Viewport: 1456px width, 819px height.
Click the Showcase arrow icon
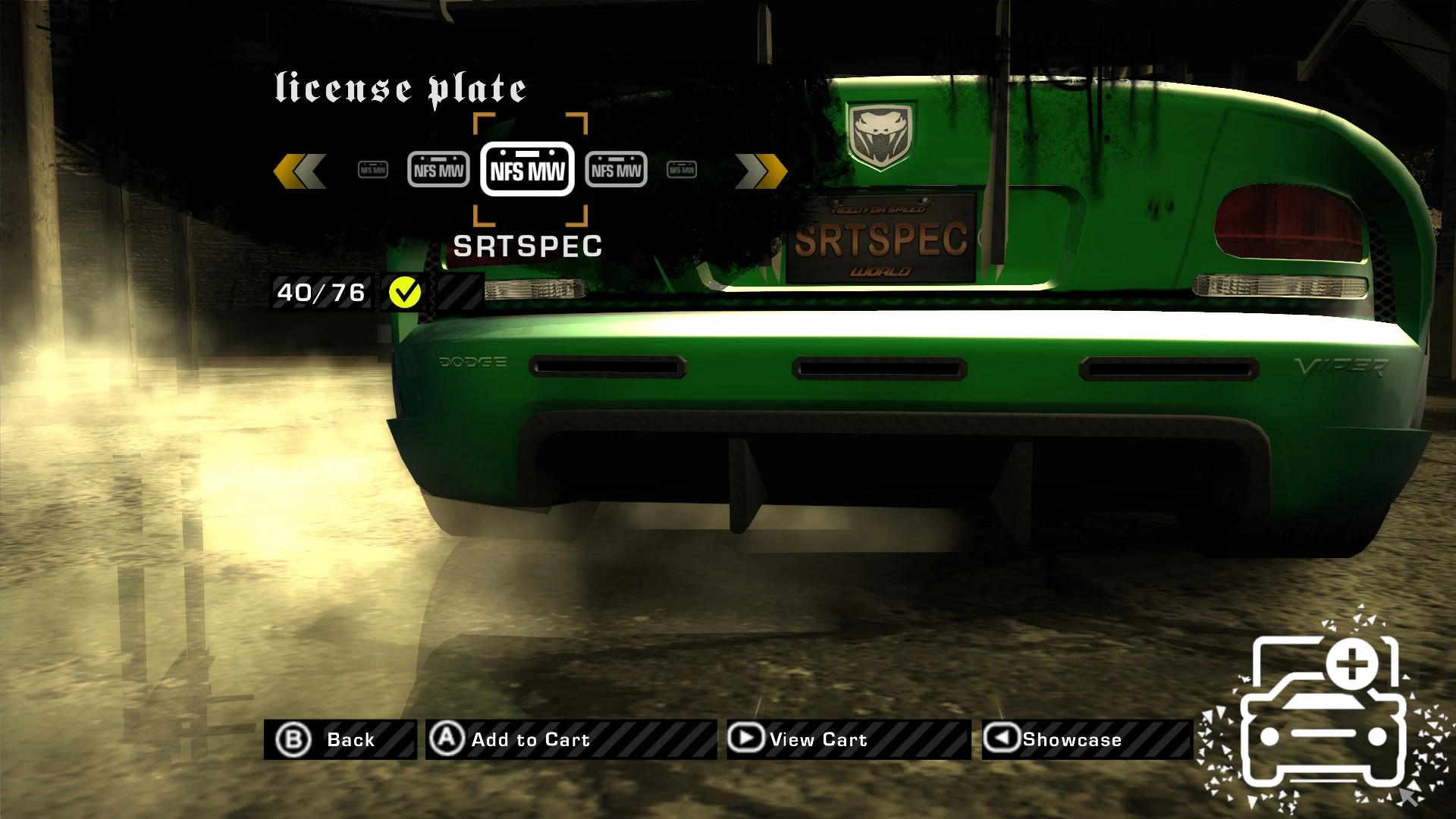click(x=1001, y=739)
